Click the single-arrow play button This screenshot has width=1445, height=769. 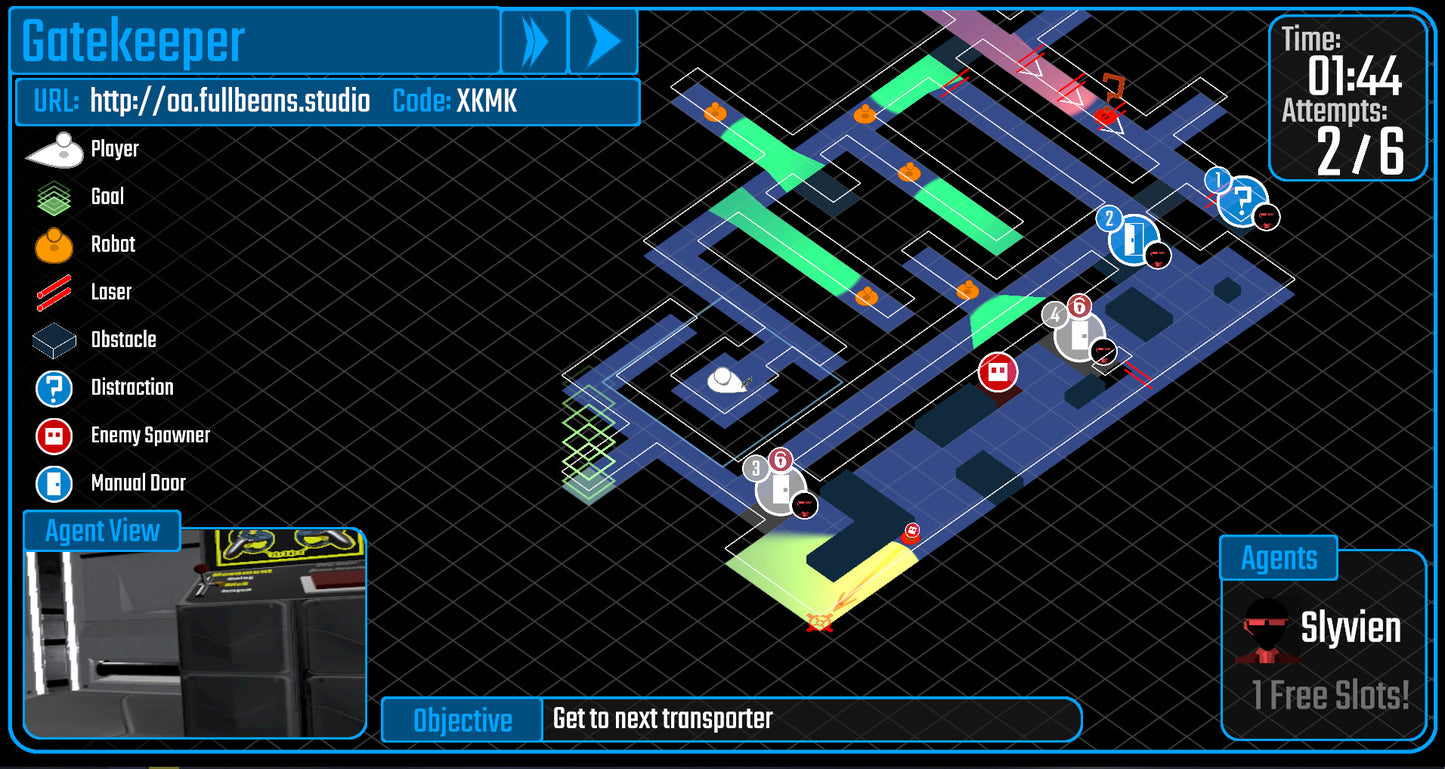point(603,42)
